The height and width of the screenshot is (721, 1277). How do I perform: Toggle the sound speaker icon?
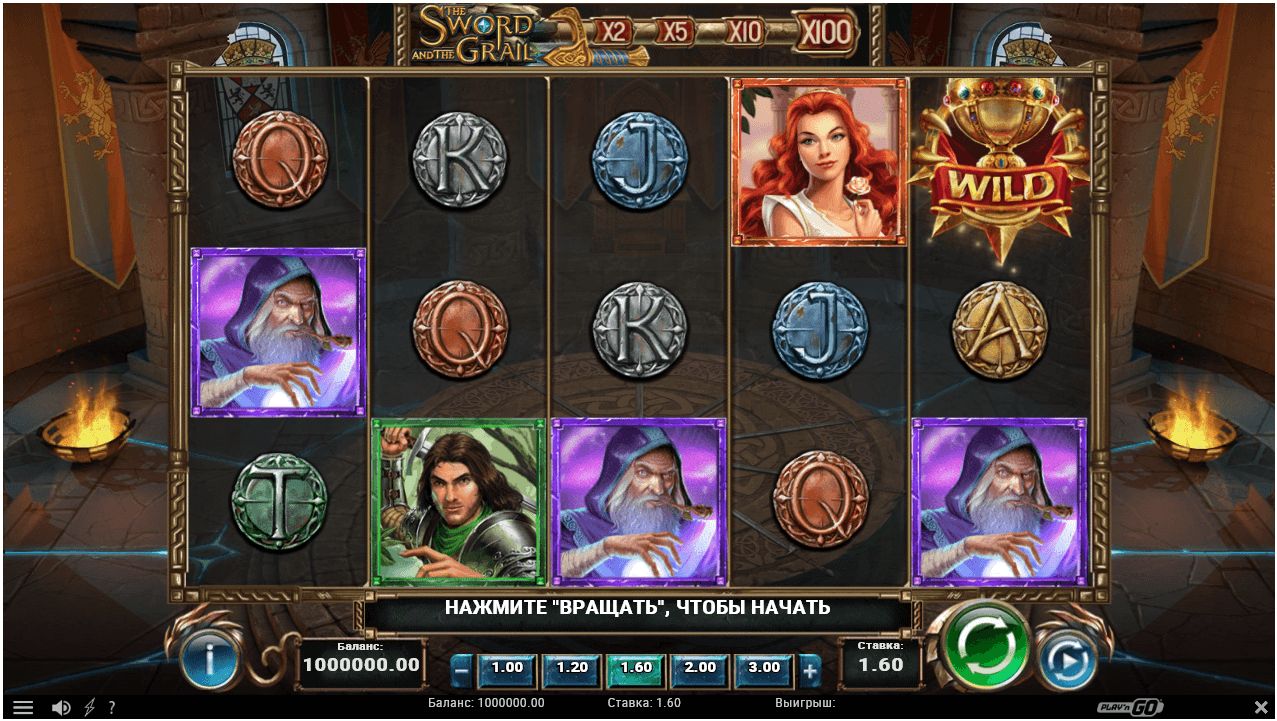(x=60, y=707)
